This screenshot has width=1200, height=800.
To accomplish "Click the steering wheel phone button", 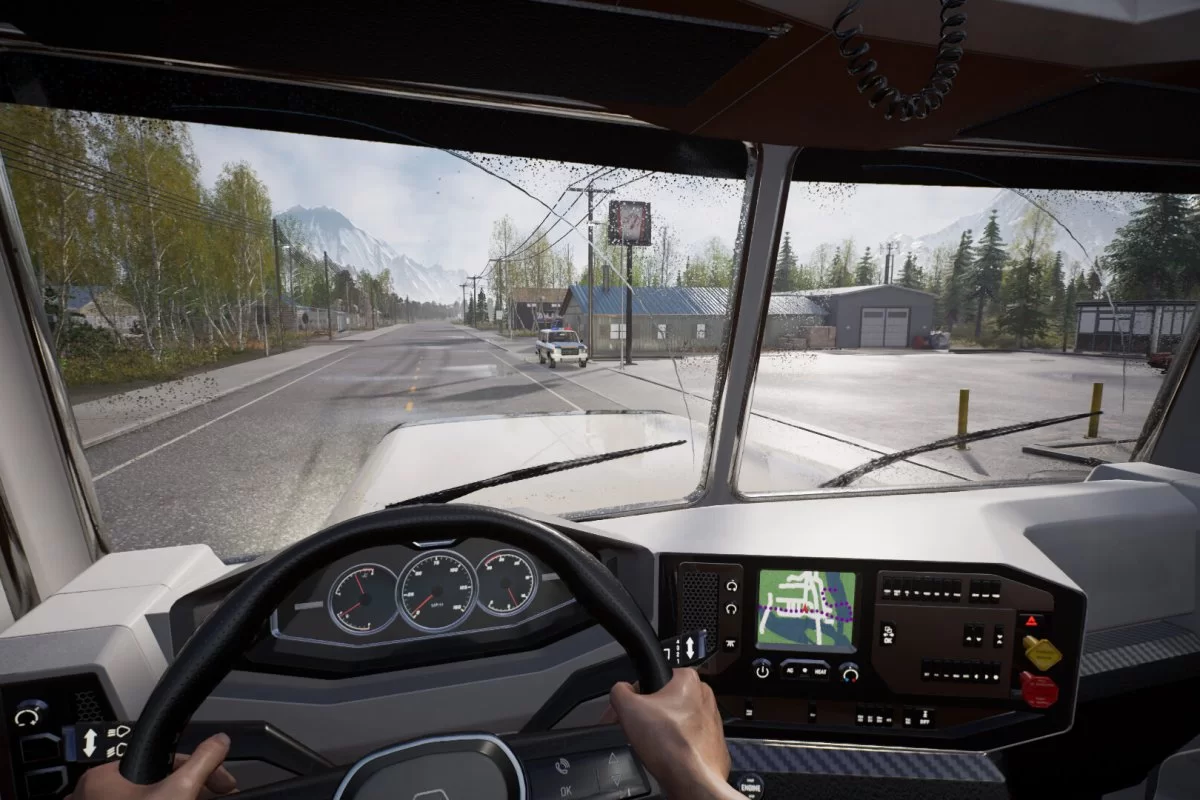I will [563, 766].
